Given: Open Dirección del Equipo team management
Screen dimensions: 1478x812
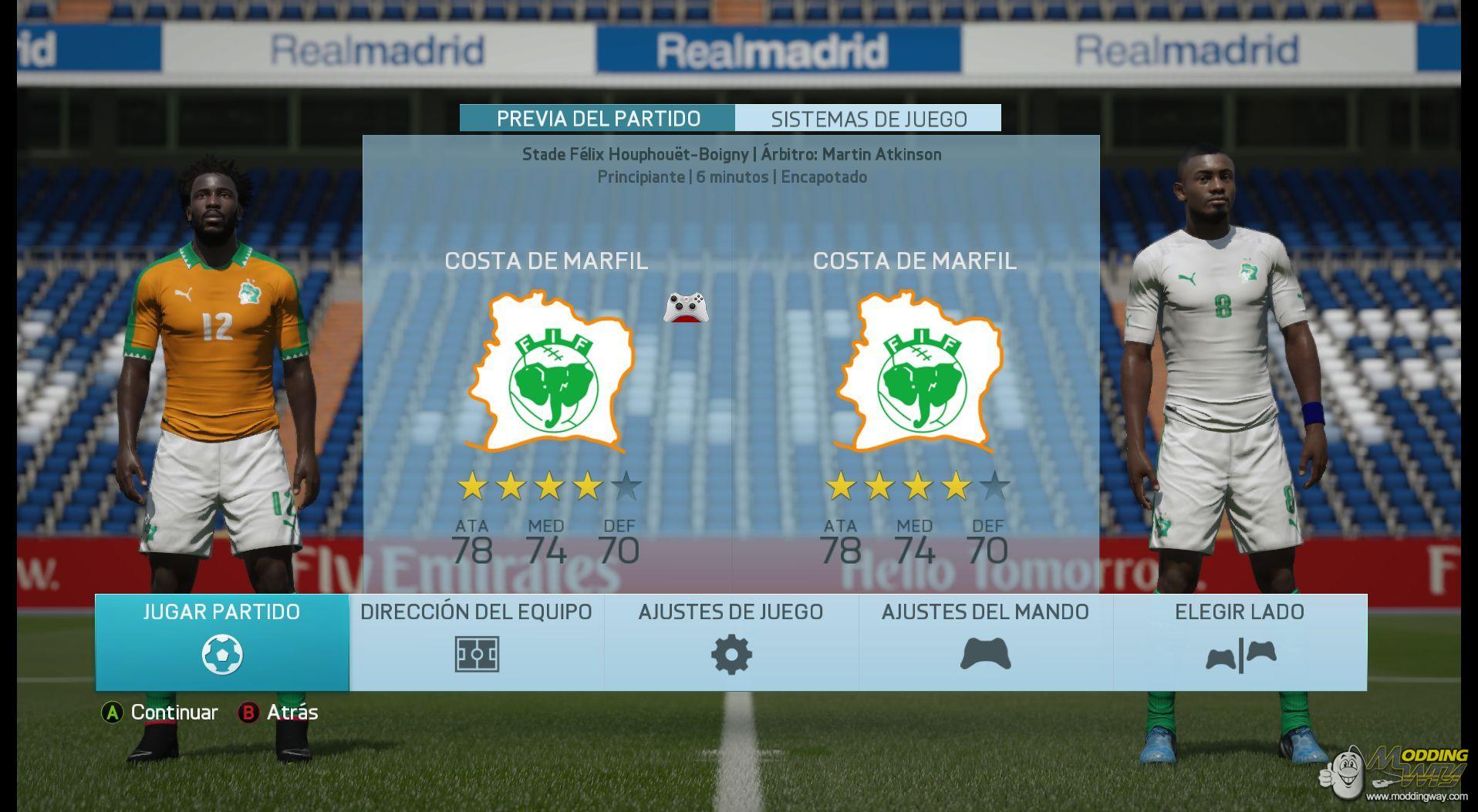Looking at the screenshot, I should (476, 642).
